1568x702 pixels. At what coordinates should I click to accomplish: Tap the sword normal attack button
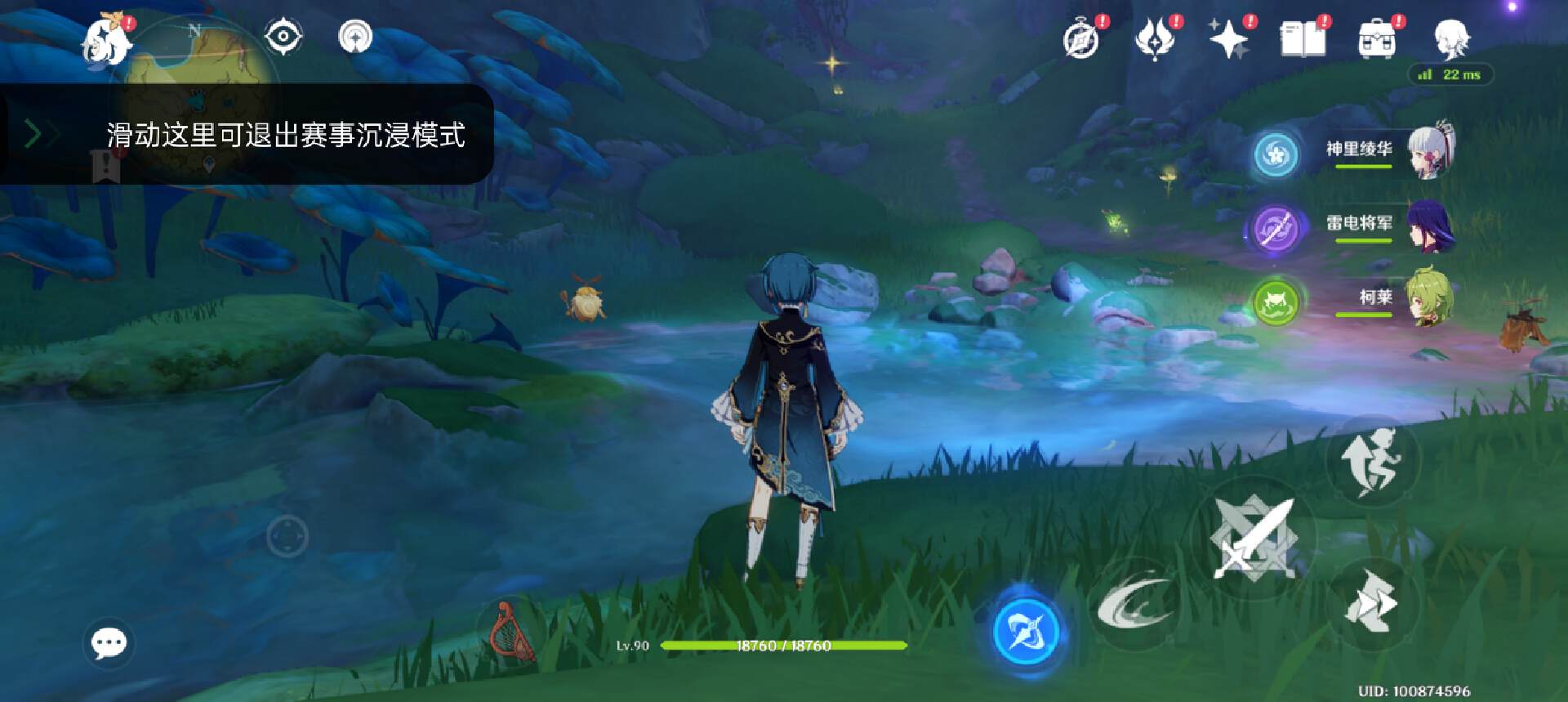1254,539
